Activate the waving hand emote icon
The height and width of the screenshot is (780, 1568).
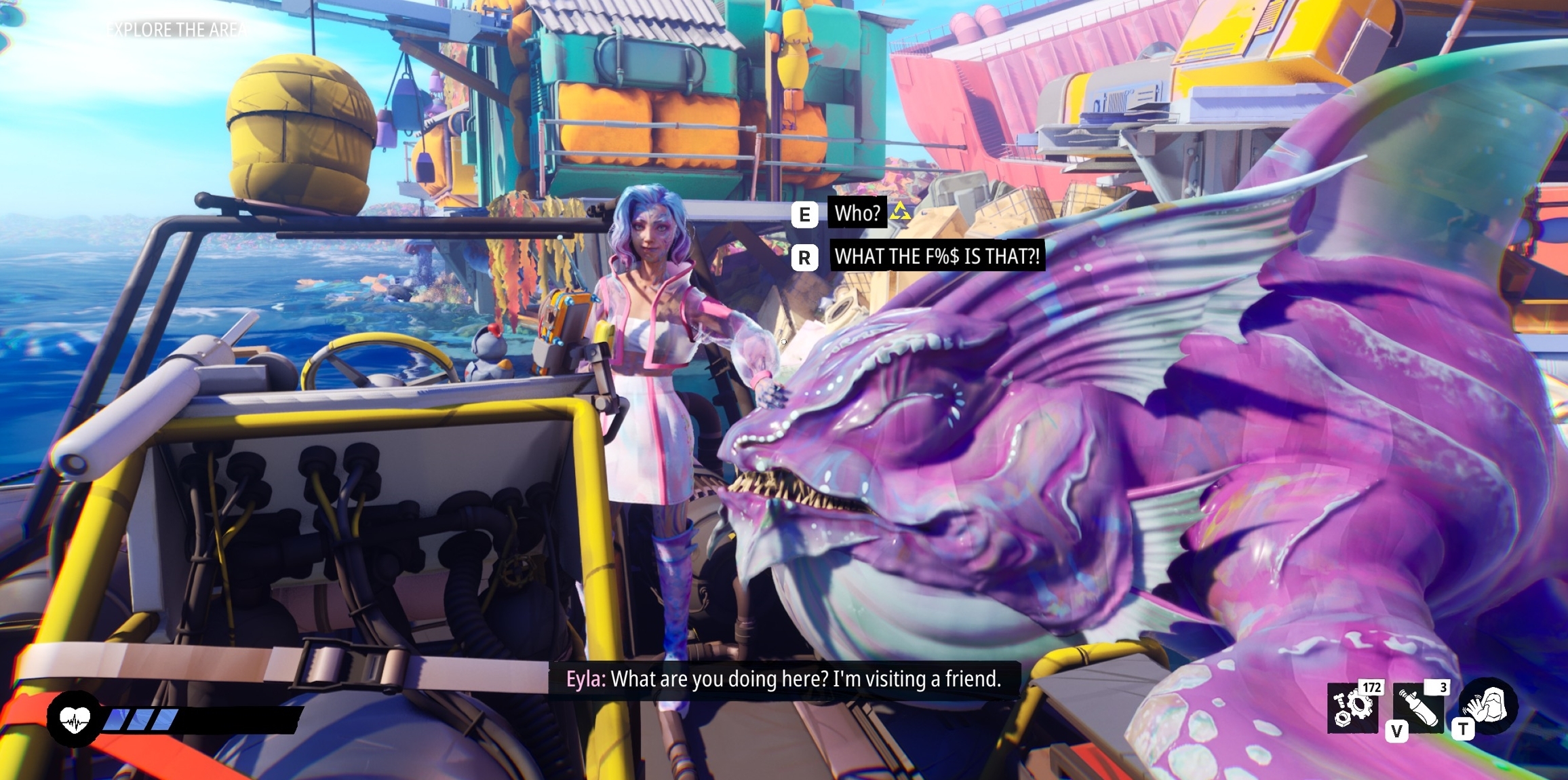[1489, 705]
